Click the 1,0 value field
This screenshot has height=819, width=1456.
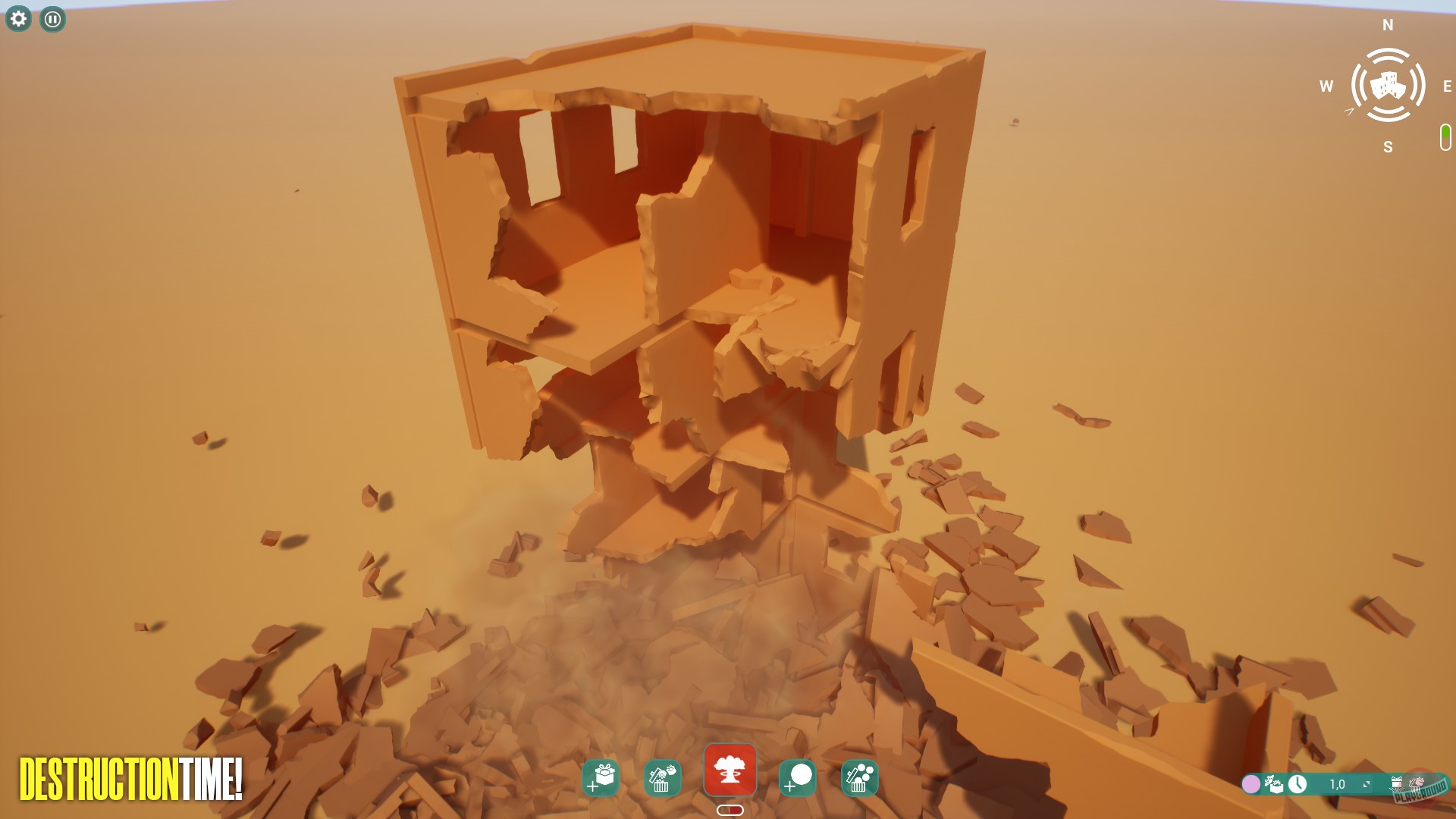[x=1338, y=784]
